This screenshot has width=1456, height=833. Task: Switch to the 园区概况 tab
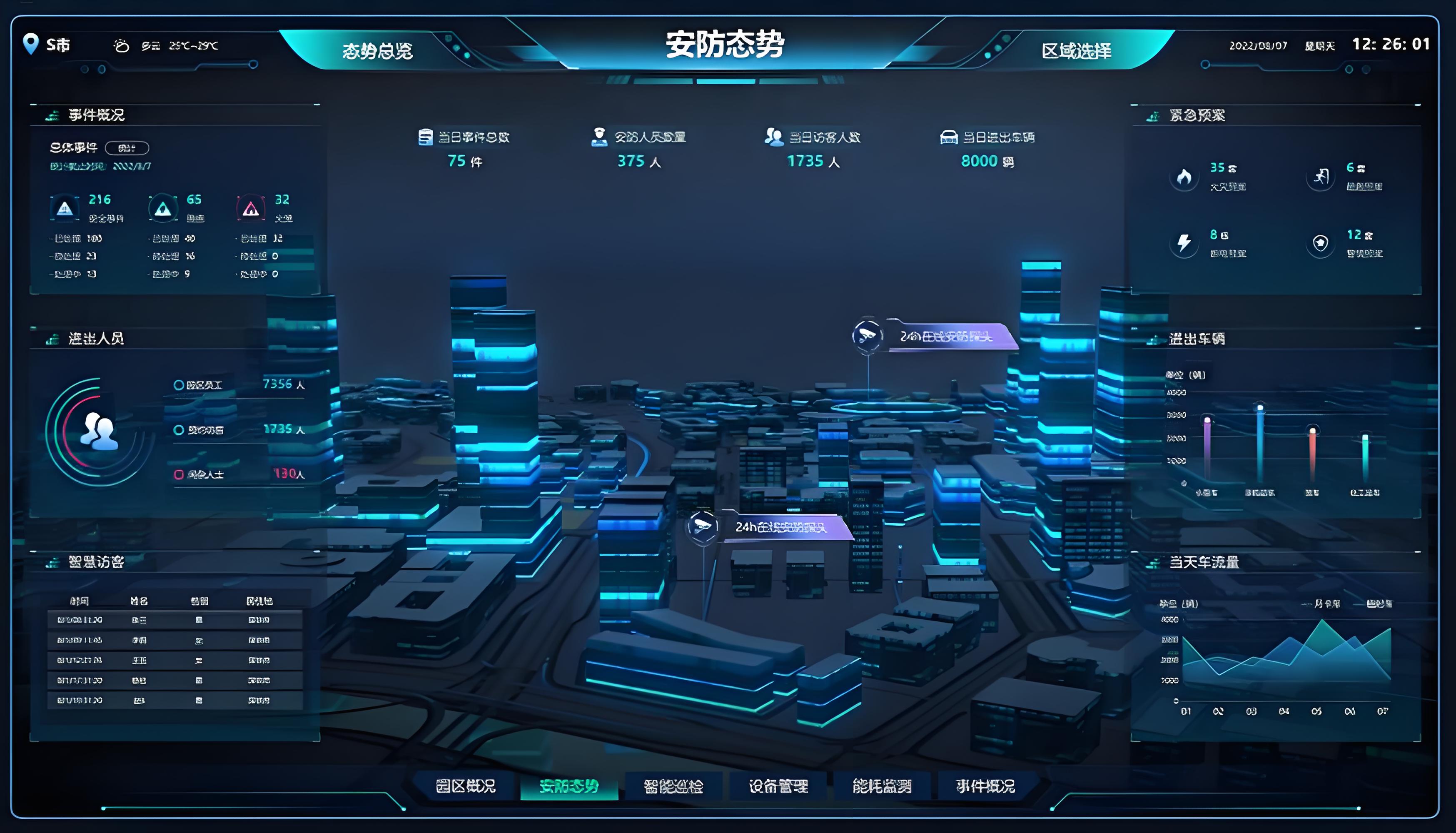[x=466, y=786]
